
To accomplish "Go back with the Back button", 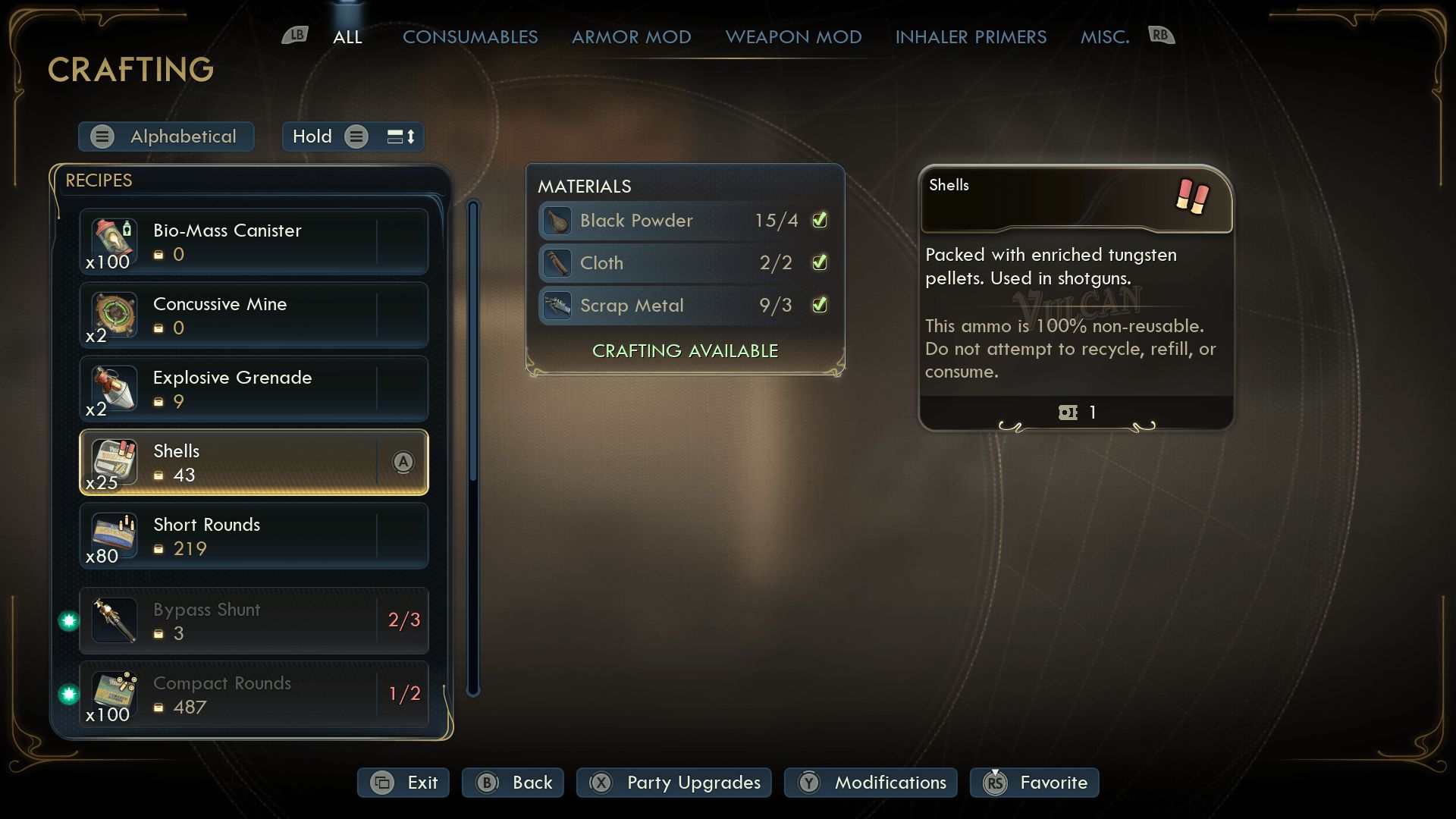I will click(x=513, y=783).
